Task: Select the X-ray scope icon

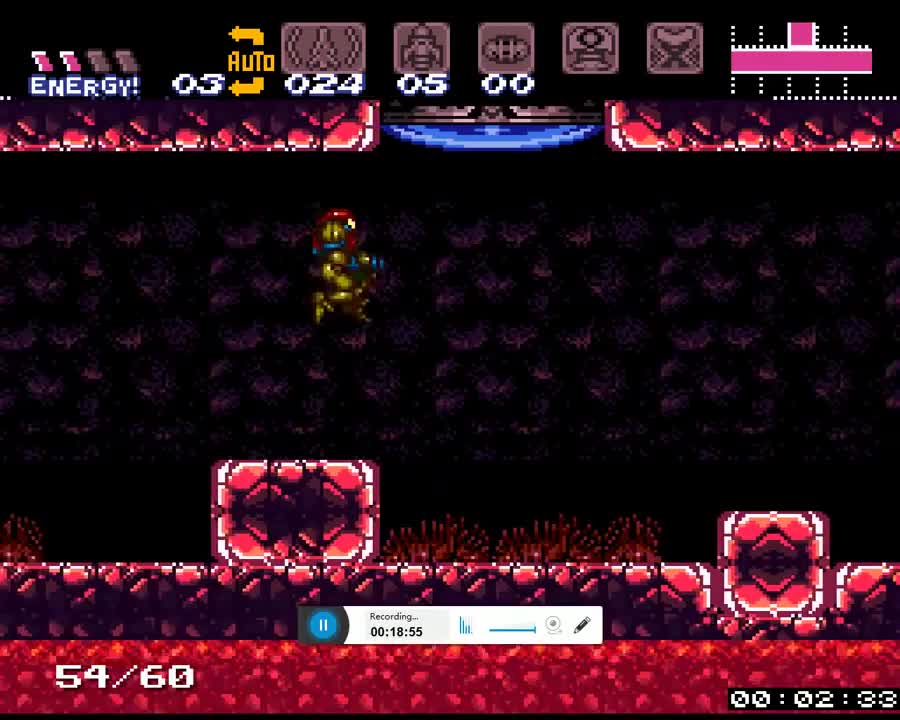Action: tap(675, 48)
